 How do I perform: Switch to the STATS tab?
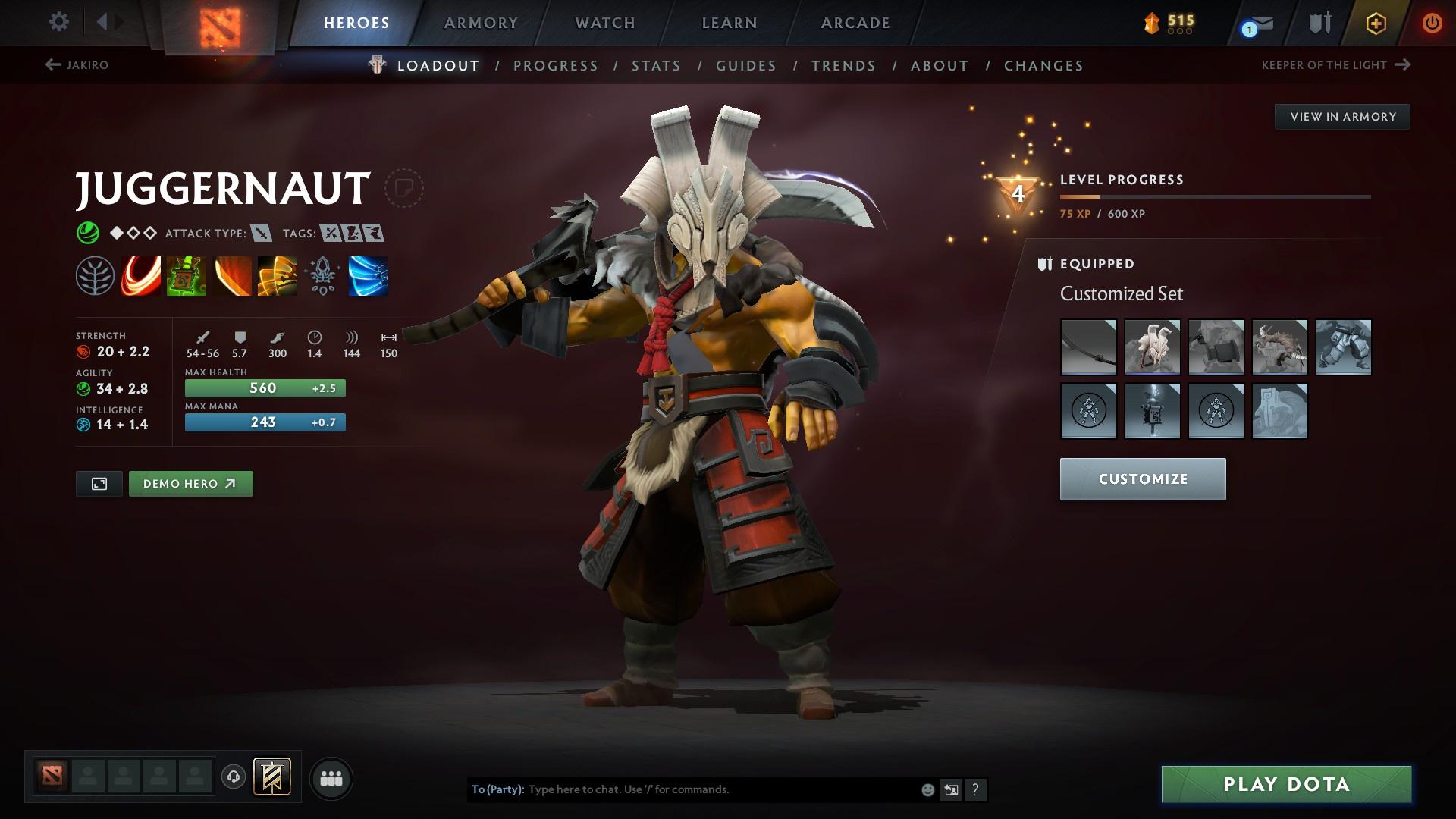(x=655, y=65)
